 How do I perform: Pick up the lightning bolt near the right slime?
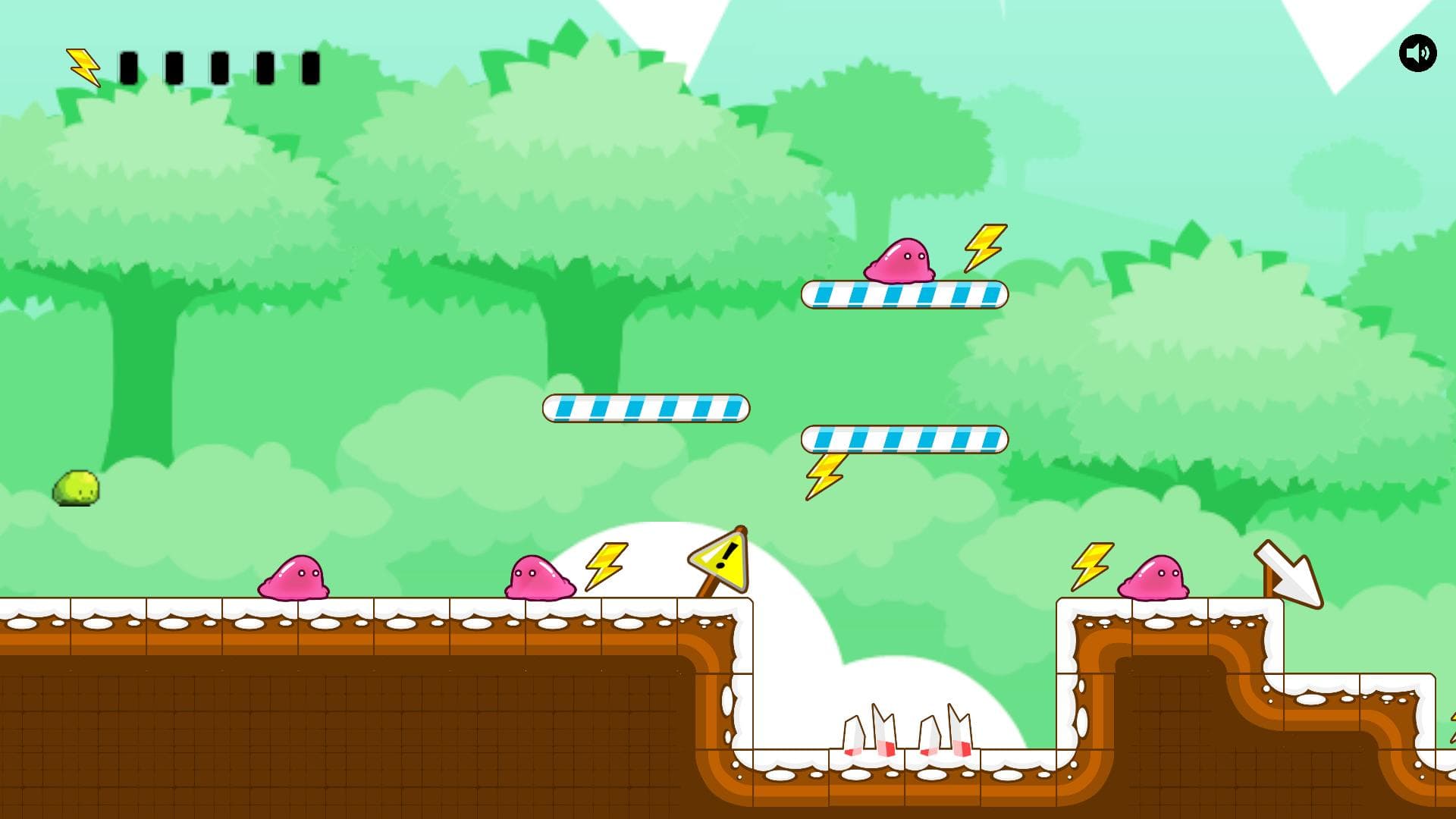point(1090,569)
